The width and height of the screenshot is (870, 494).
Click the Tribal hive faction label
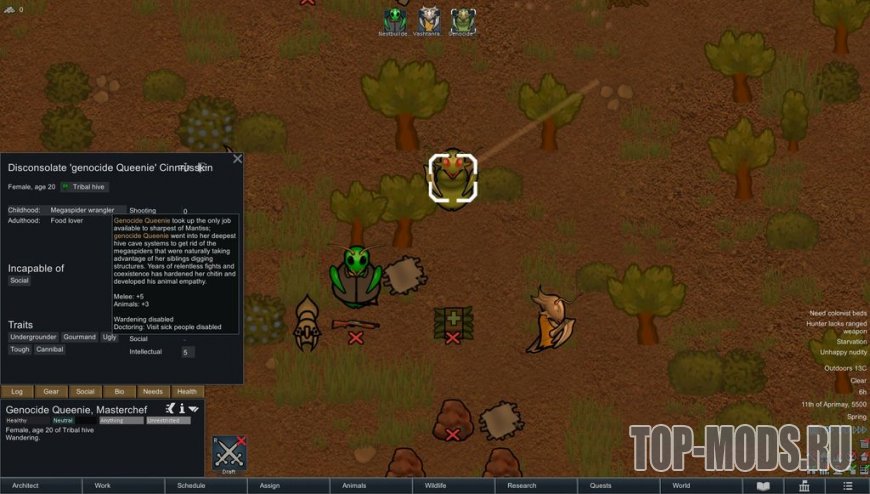84,186
